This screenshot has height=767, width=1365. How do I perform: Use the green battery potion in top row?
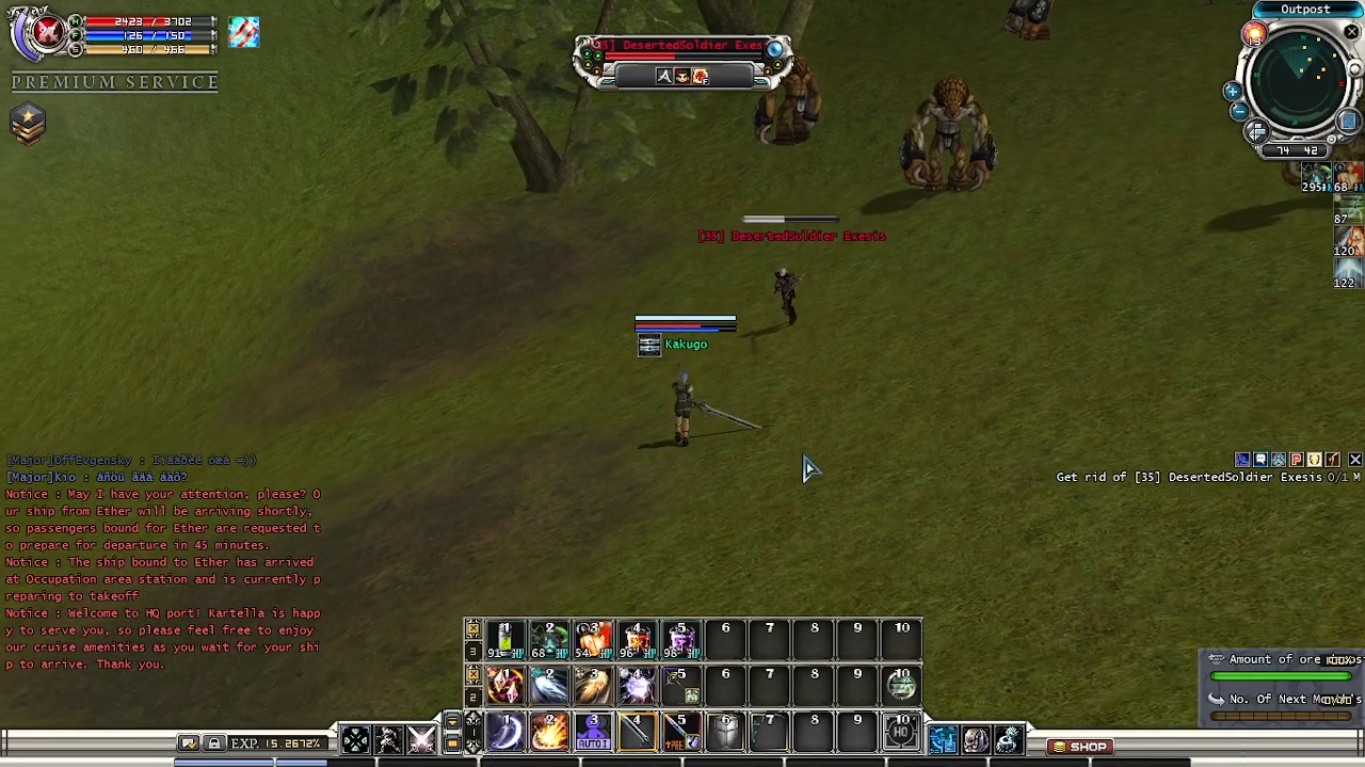pos(505,640)
